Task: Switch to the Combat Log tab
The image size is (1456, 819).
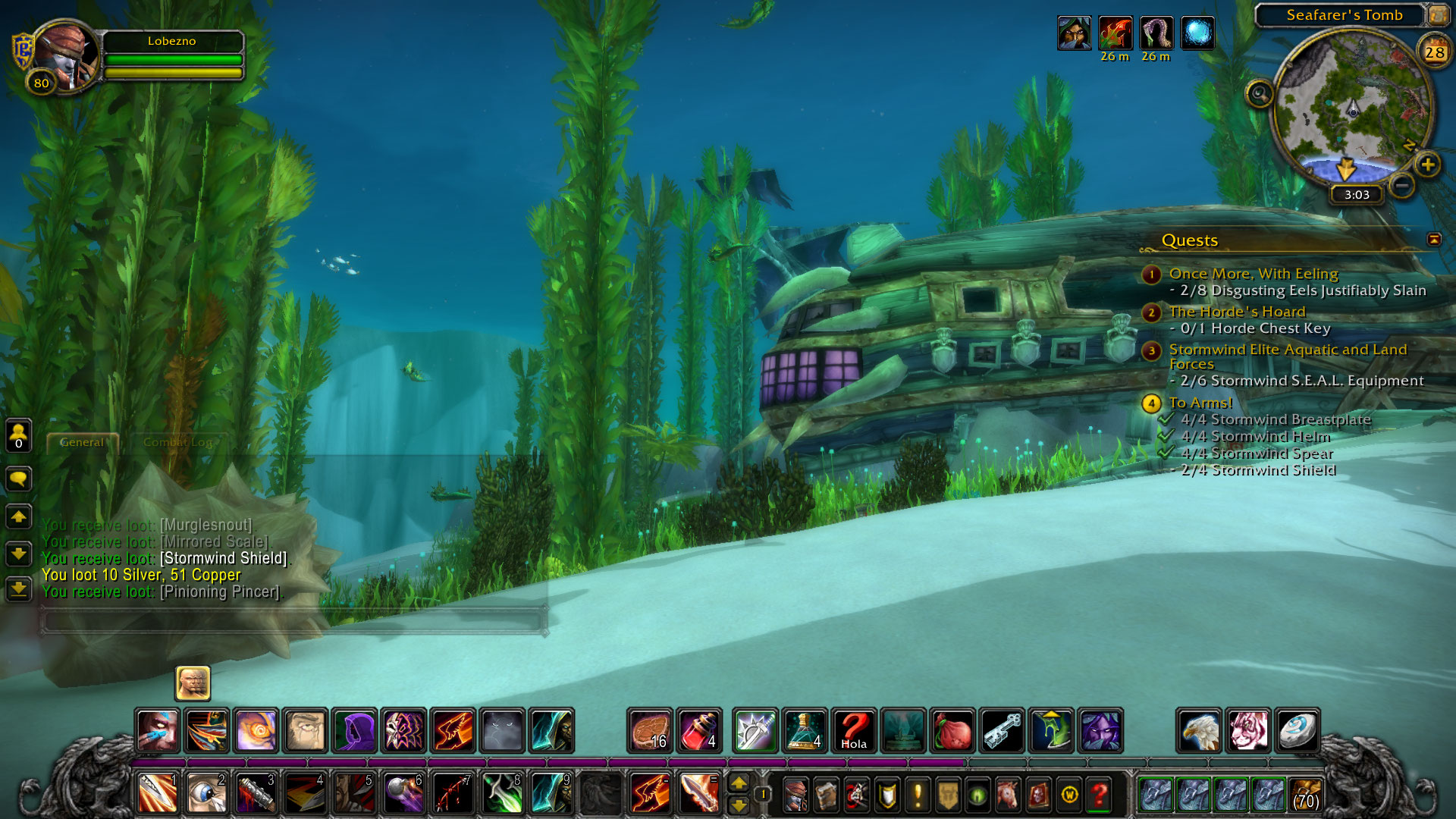Action: point(178,442)
